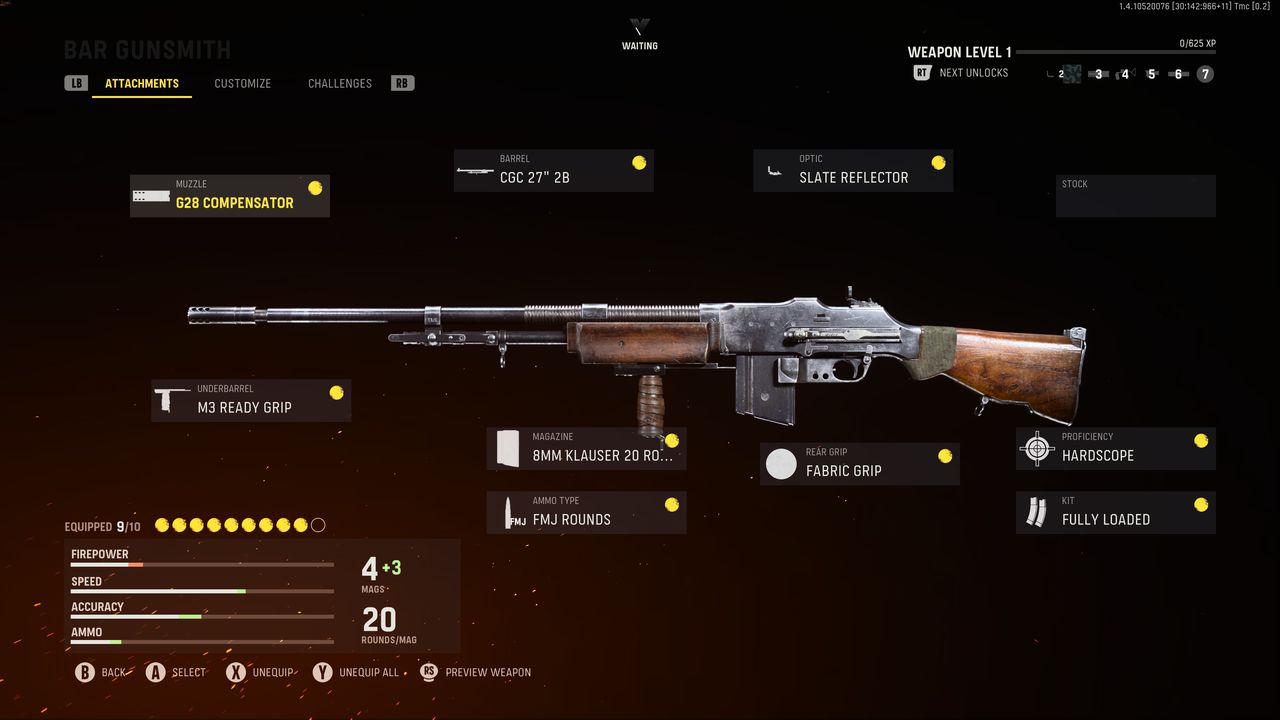Click the weapon level 7 unlock circle

tap(1203, 74)
